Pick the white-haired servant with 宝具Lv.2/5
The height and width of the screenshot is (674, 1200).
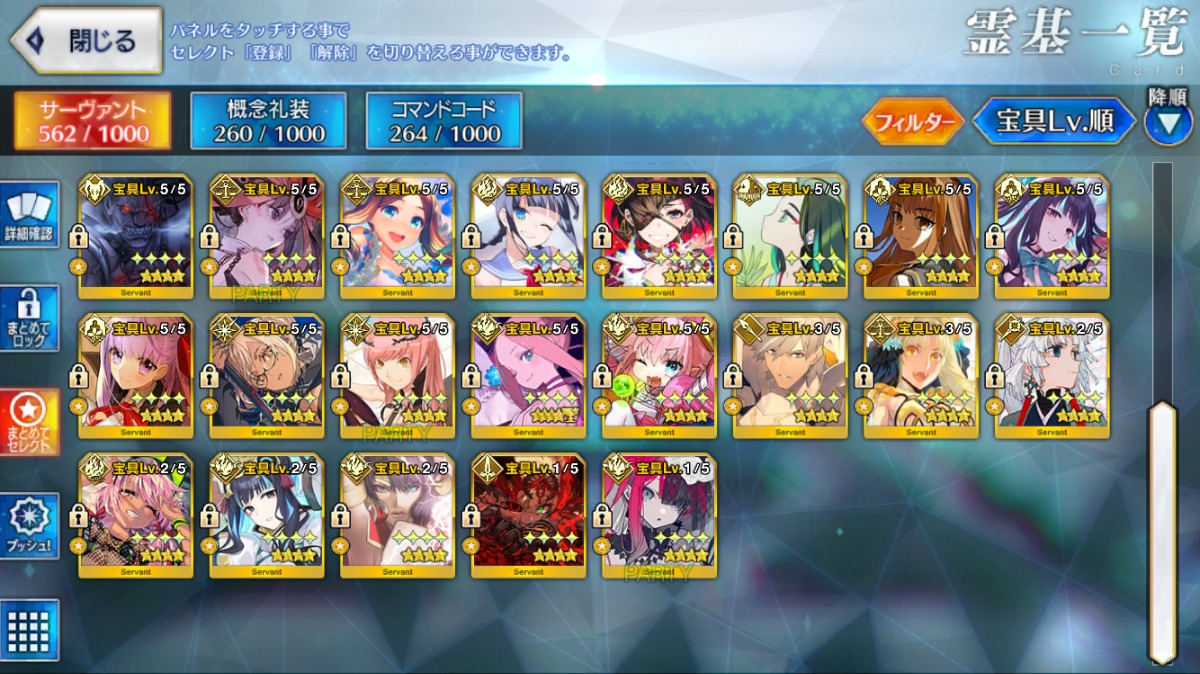coord(1052,375)
